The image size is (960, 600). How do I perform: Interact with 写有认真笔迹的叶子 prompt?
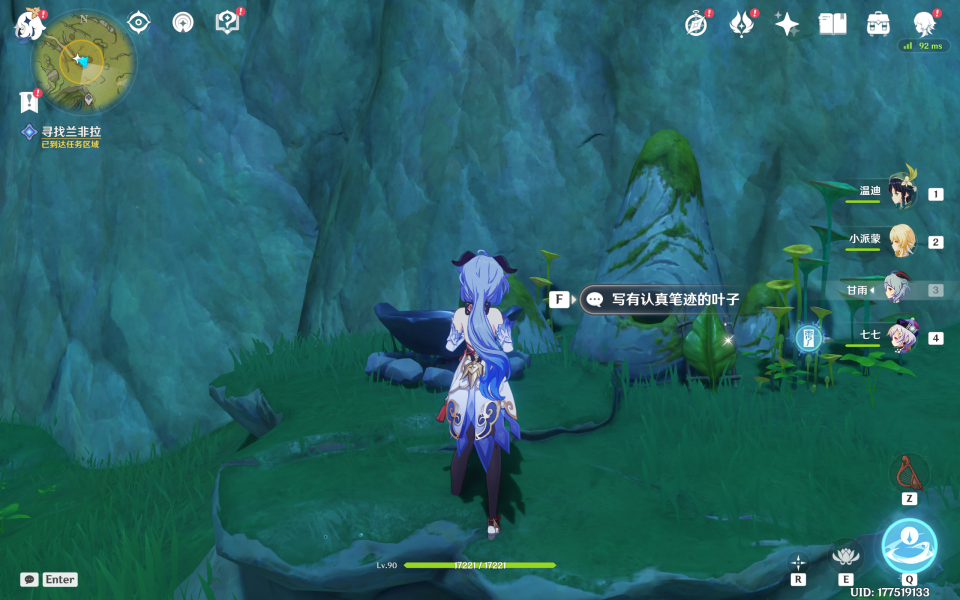coord(662,299)
